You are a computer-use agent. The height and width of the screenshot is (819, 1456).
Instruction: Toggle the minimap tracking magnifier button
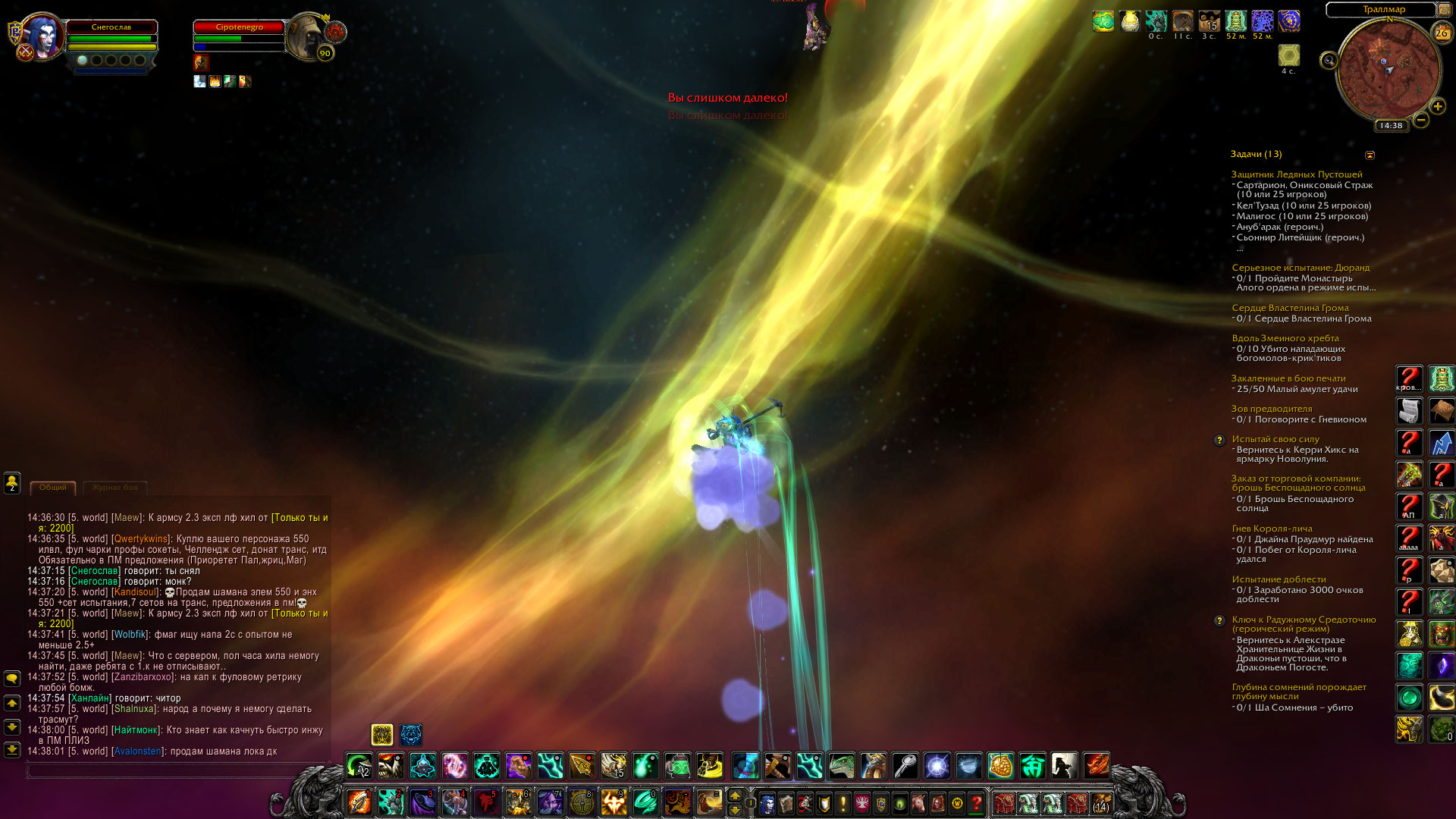tap(1329, 61)
